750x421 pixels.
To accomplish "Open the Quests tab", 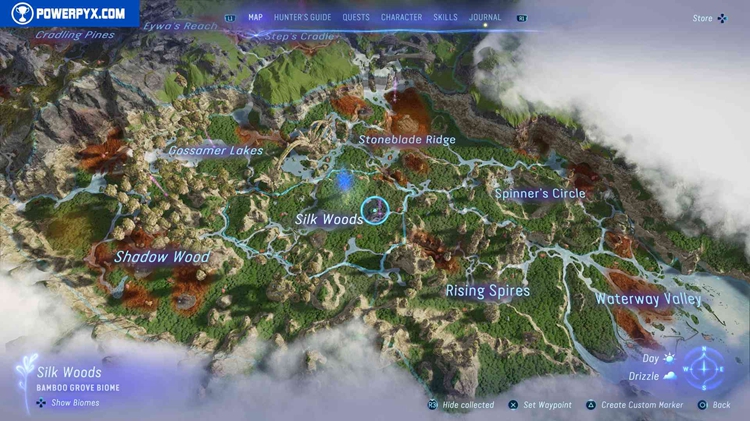I will [x=355, y=17].
